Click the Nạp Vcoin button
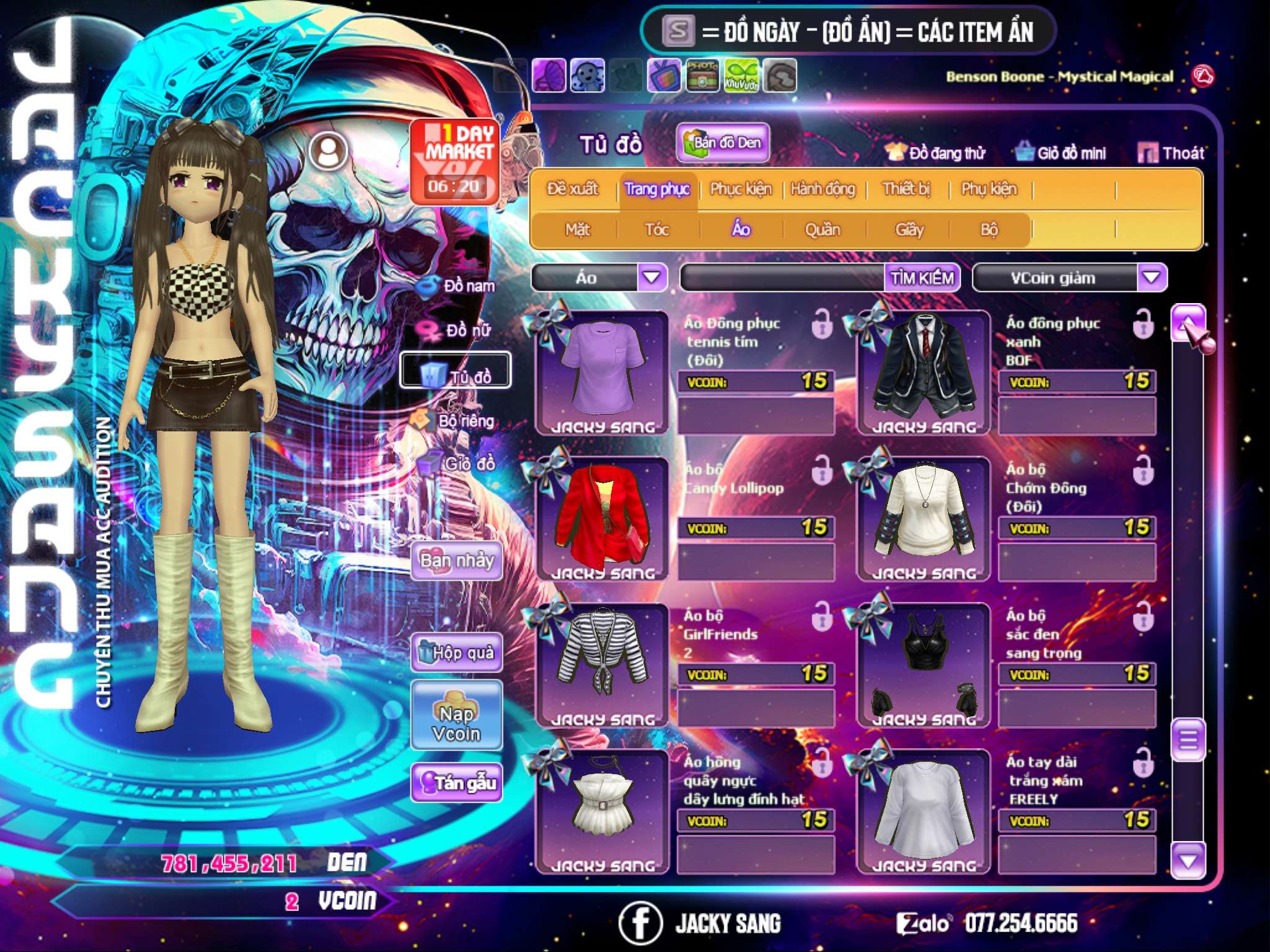Image resolution: width=1270 pixels, height=952 pixels. point(456,723)
